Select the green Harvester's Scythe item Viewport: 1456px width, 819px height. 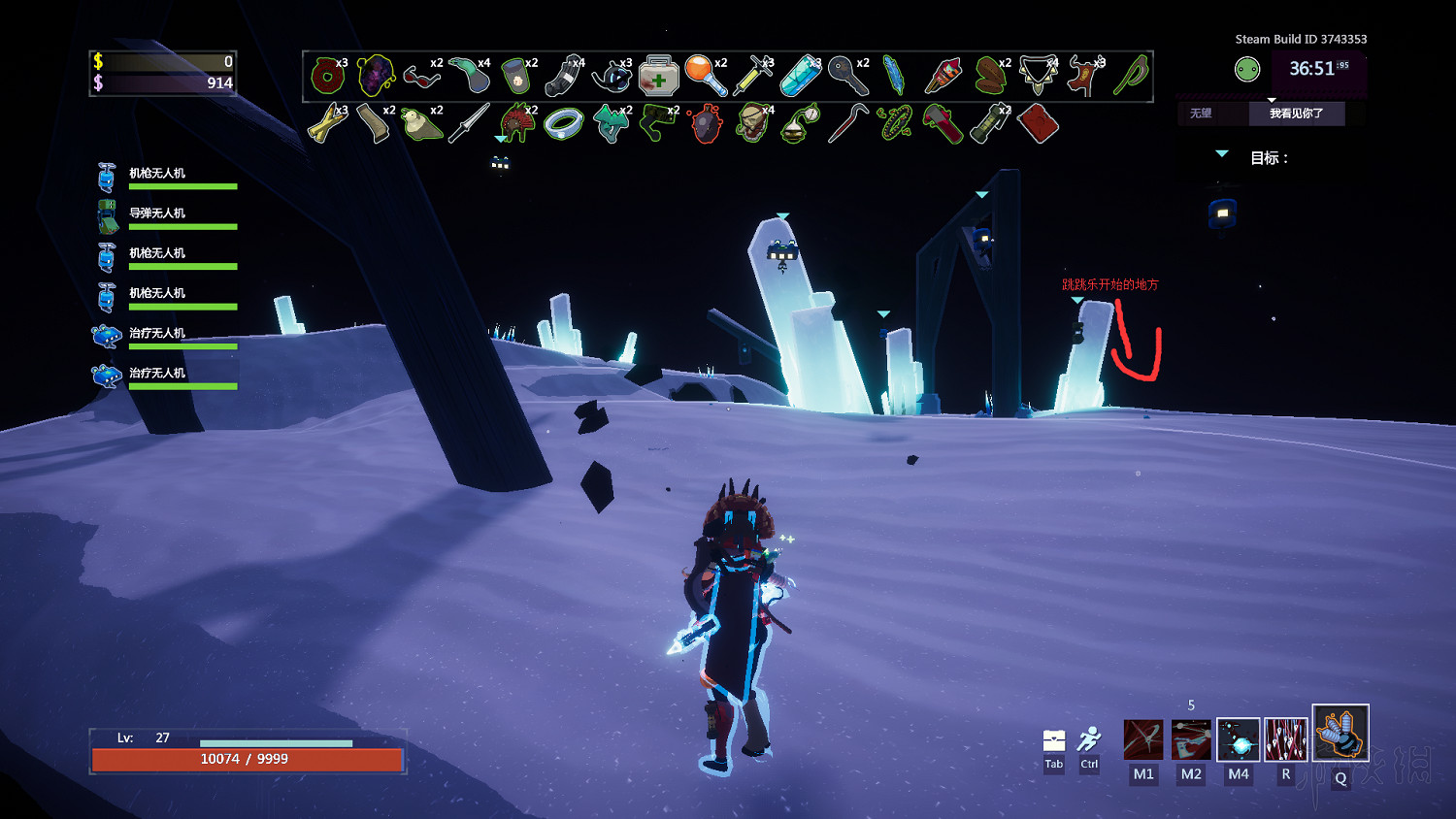click(x=1132, y=76)
